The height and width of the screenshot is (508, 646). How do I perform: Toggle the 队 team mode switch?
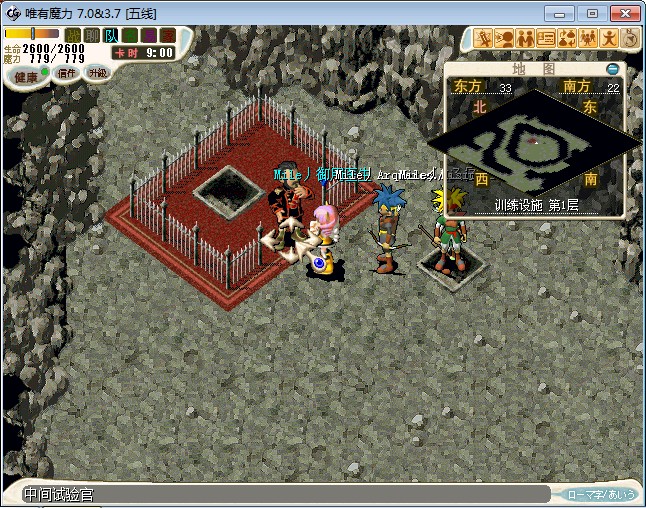coord(110,36)
